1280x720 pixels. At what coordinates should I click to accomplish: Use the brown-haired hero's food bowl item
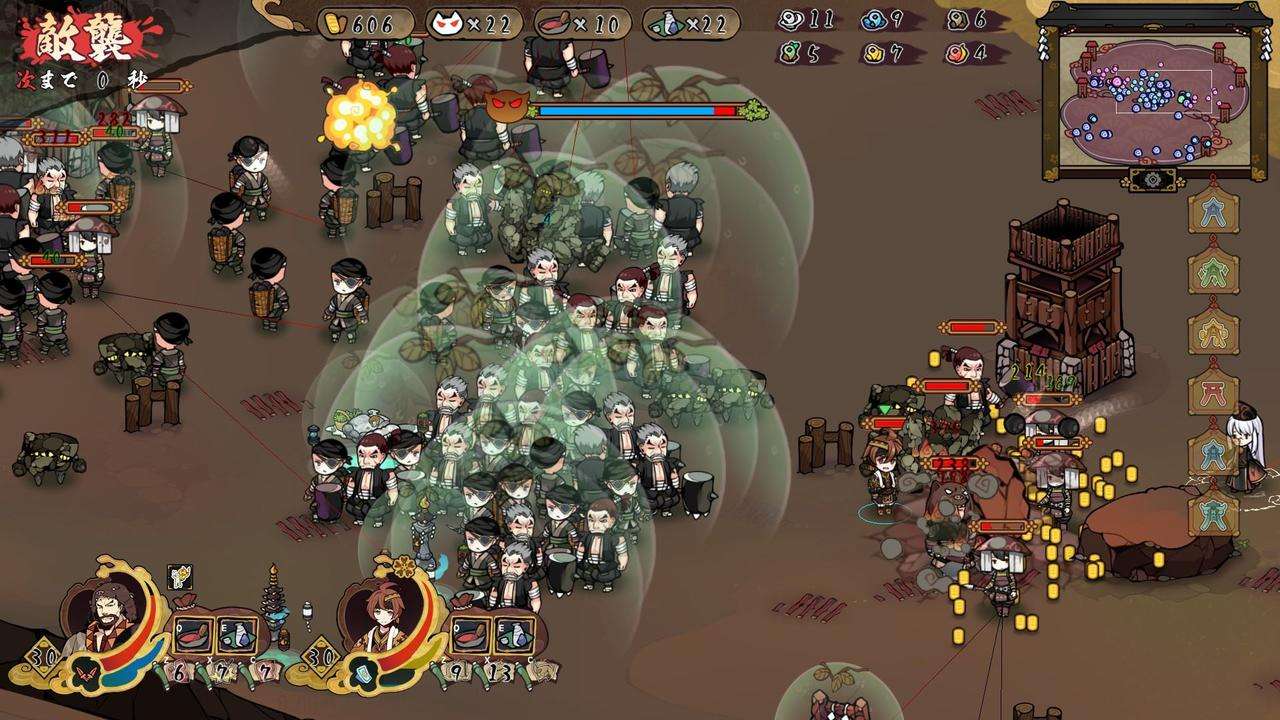[x=470, y=634]
